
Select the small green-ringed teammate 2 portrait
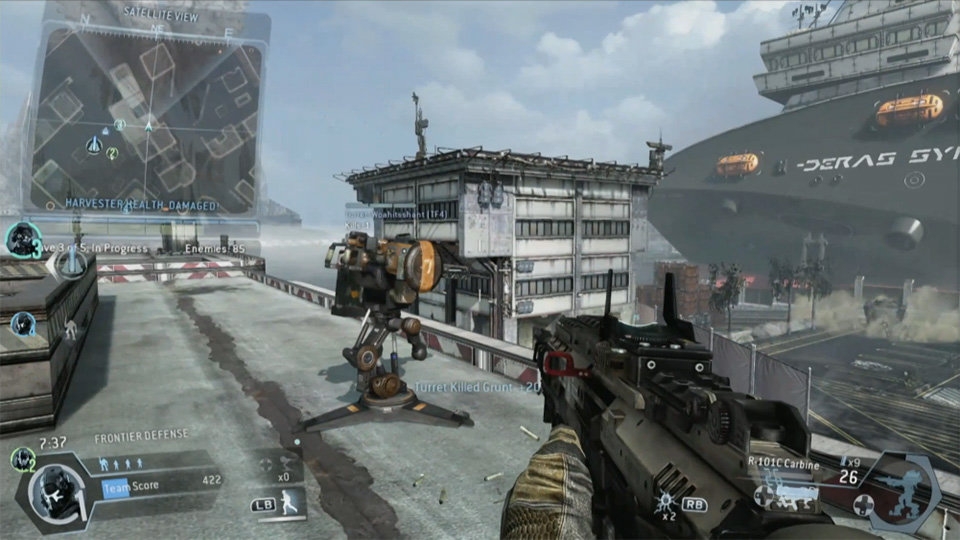(22, 459)
